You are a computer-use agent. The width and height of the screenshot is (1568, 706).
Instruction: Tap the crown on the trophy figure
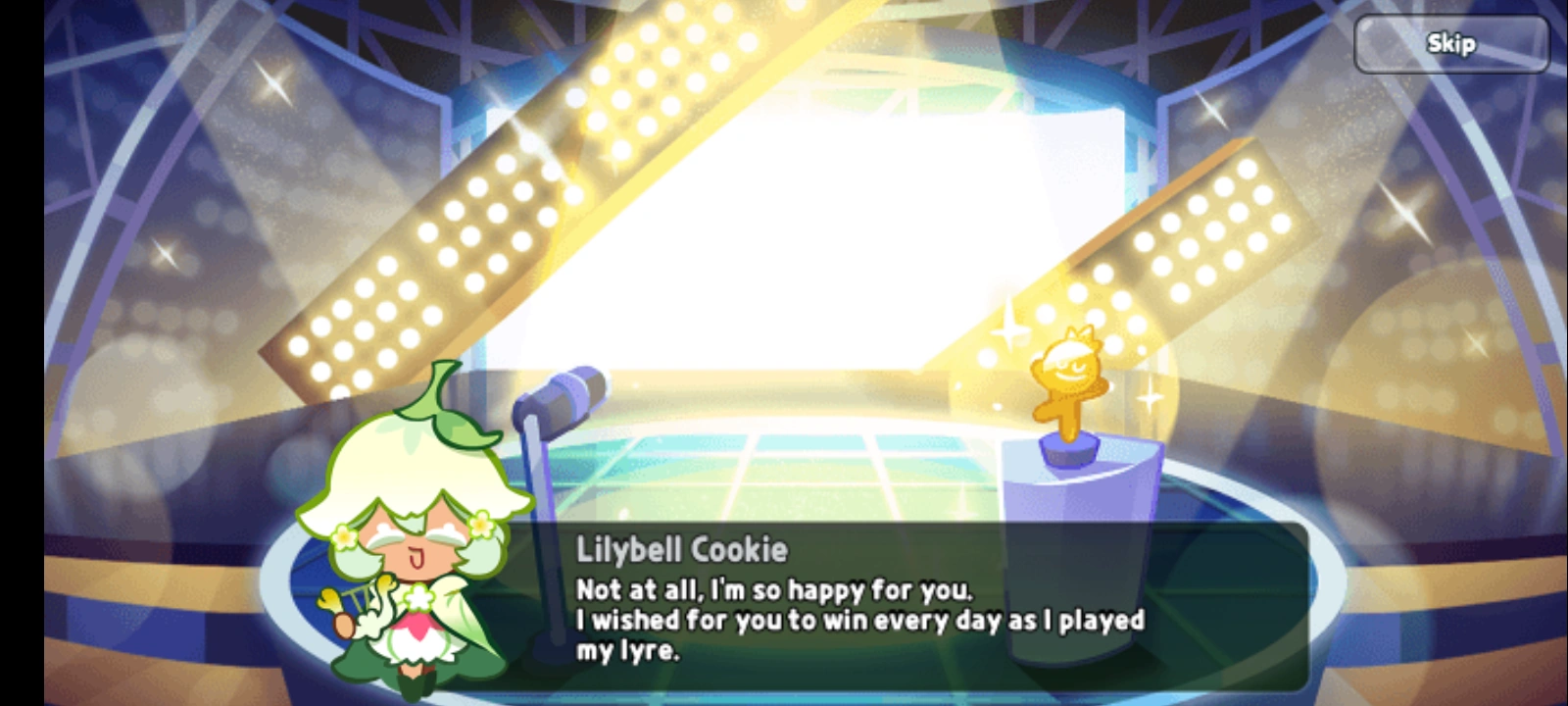click(1076, 333)
